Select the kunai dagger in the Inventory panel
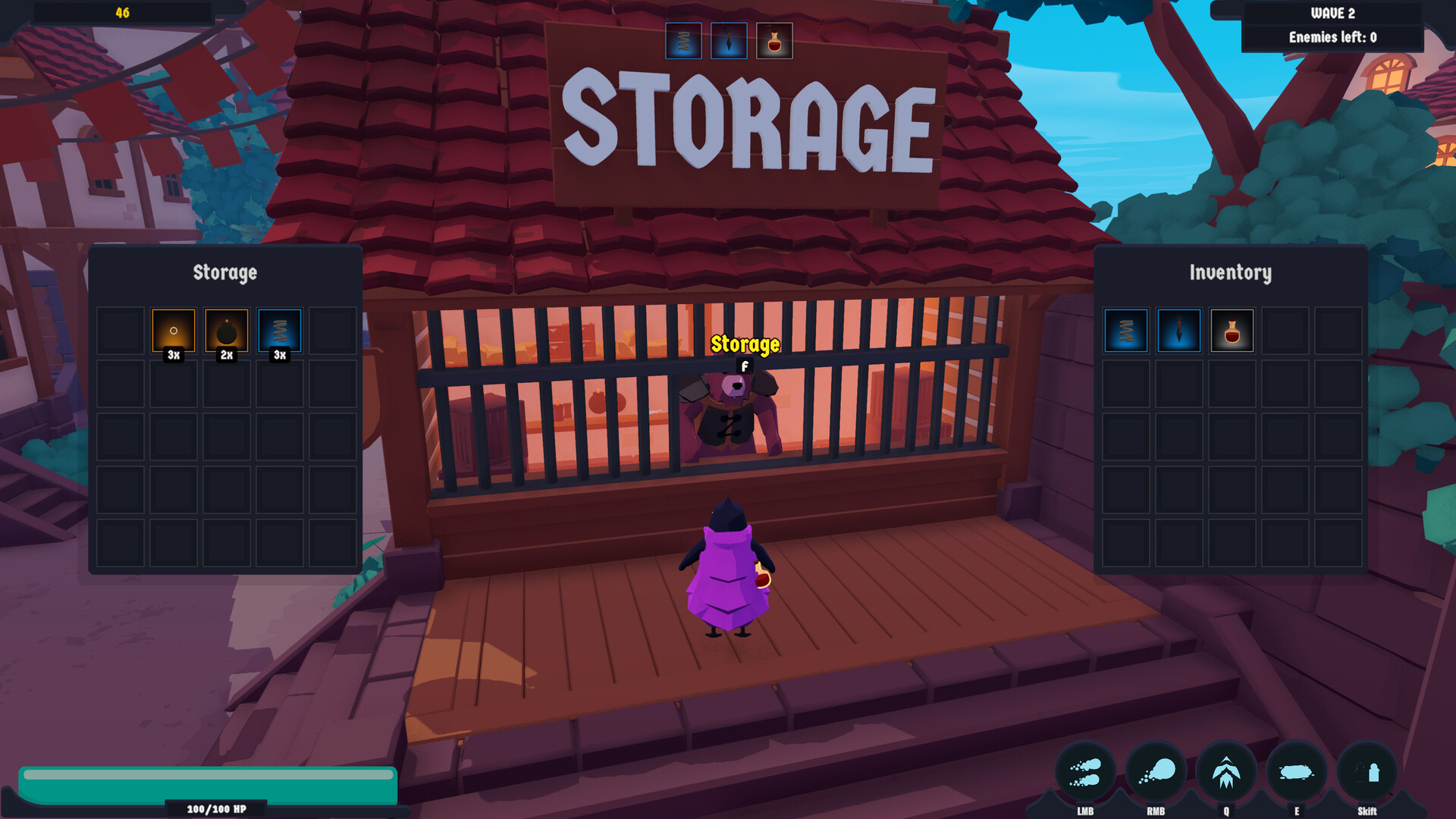This screenshot has width=1456, height=819. (x=1178, y=329)
